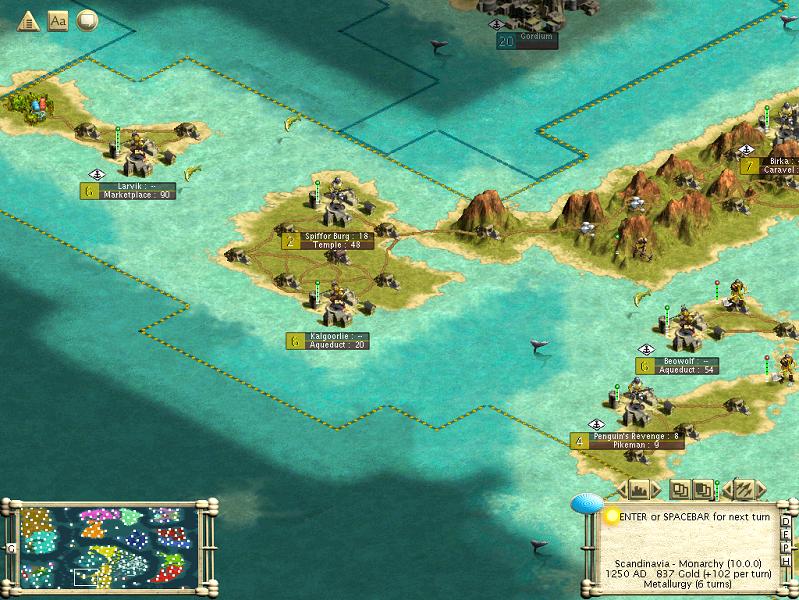Toggle the "G" button beside the minimap
The width and height of the screenshot is (799, 600).
coord(10,548)
